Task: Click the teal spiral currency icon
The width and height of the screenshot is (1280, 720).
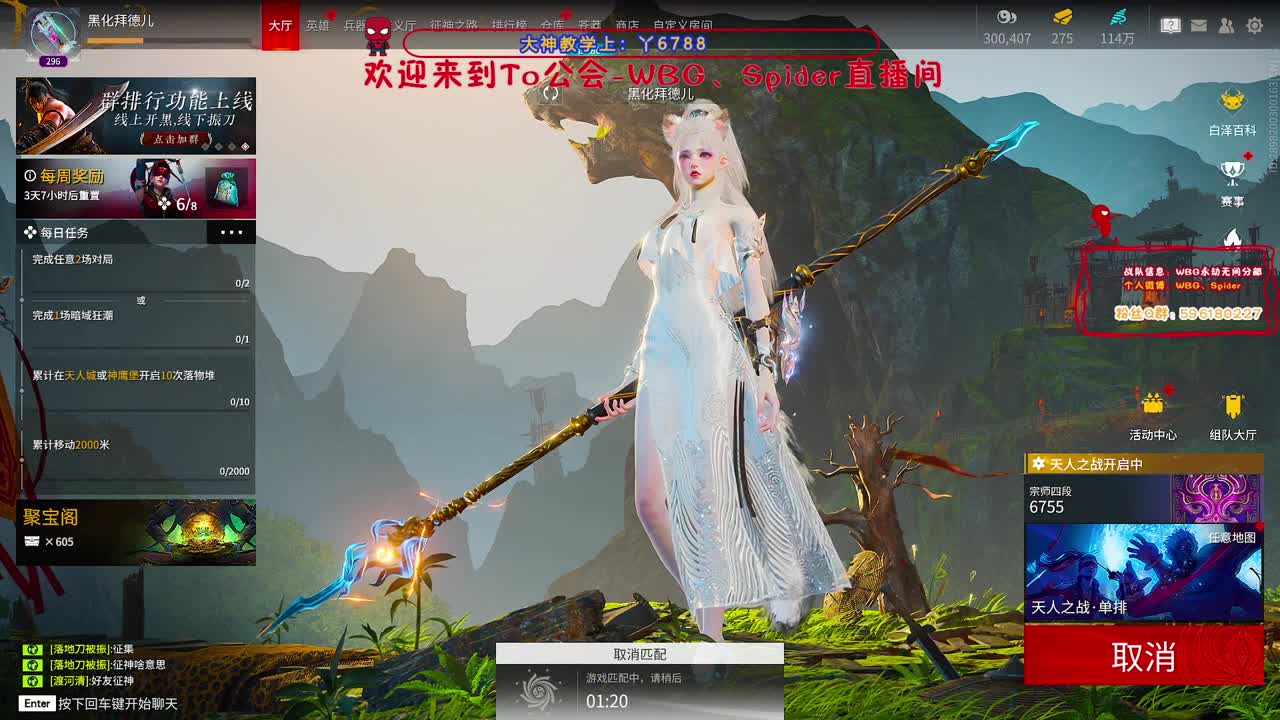Action: point(1116,16)
